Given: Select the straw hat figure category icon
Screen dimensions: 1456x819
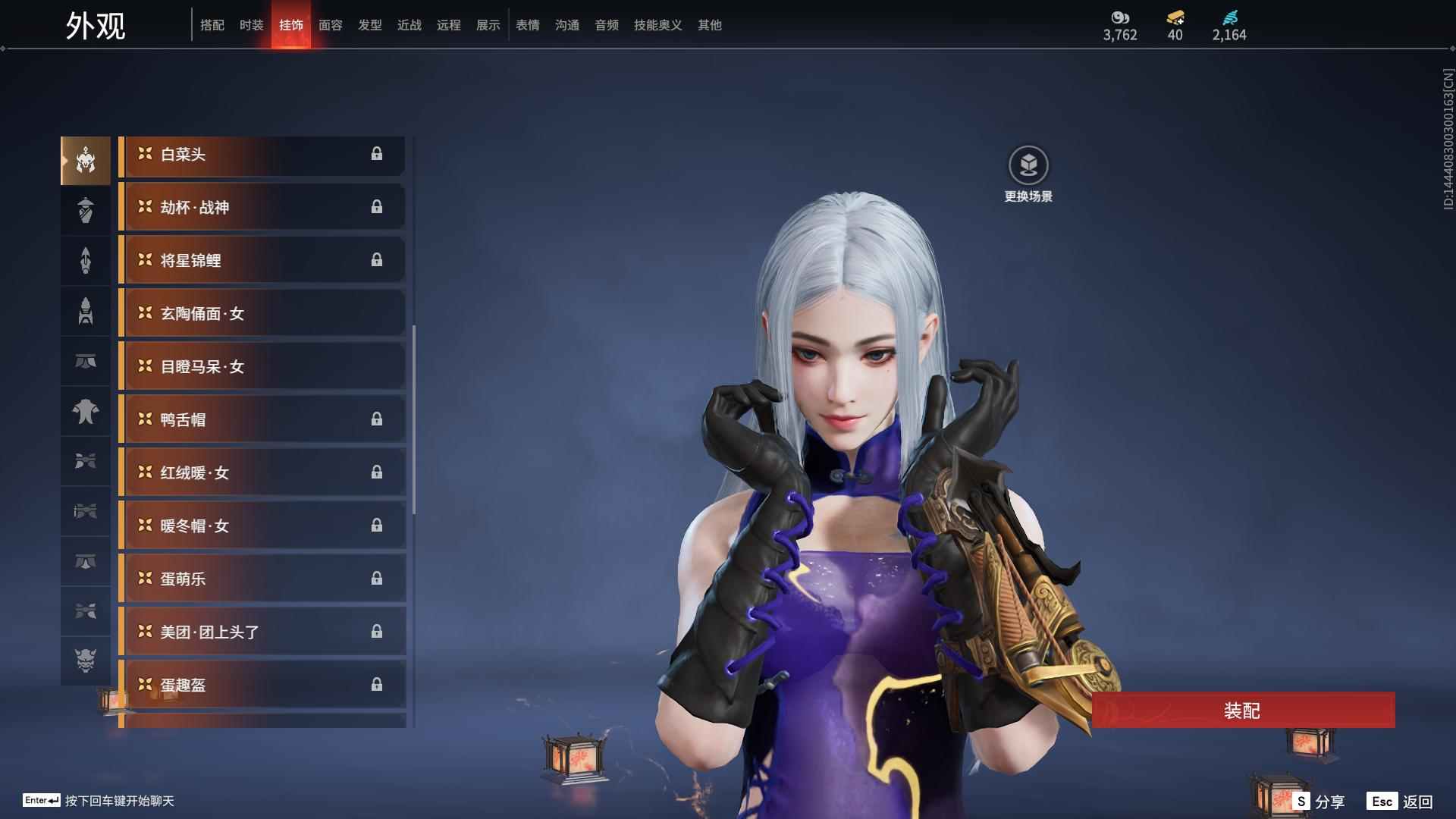Looking at the screenshot, I should (x=86, y=210).
